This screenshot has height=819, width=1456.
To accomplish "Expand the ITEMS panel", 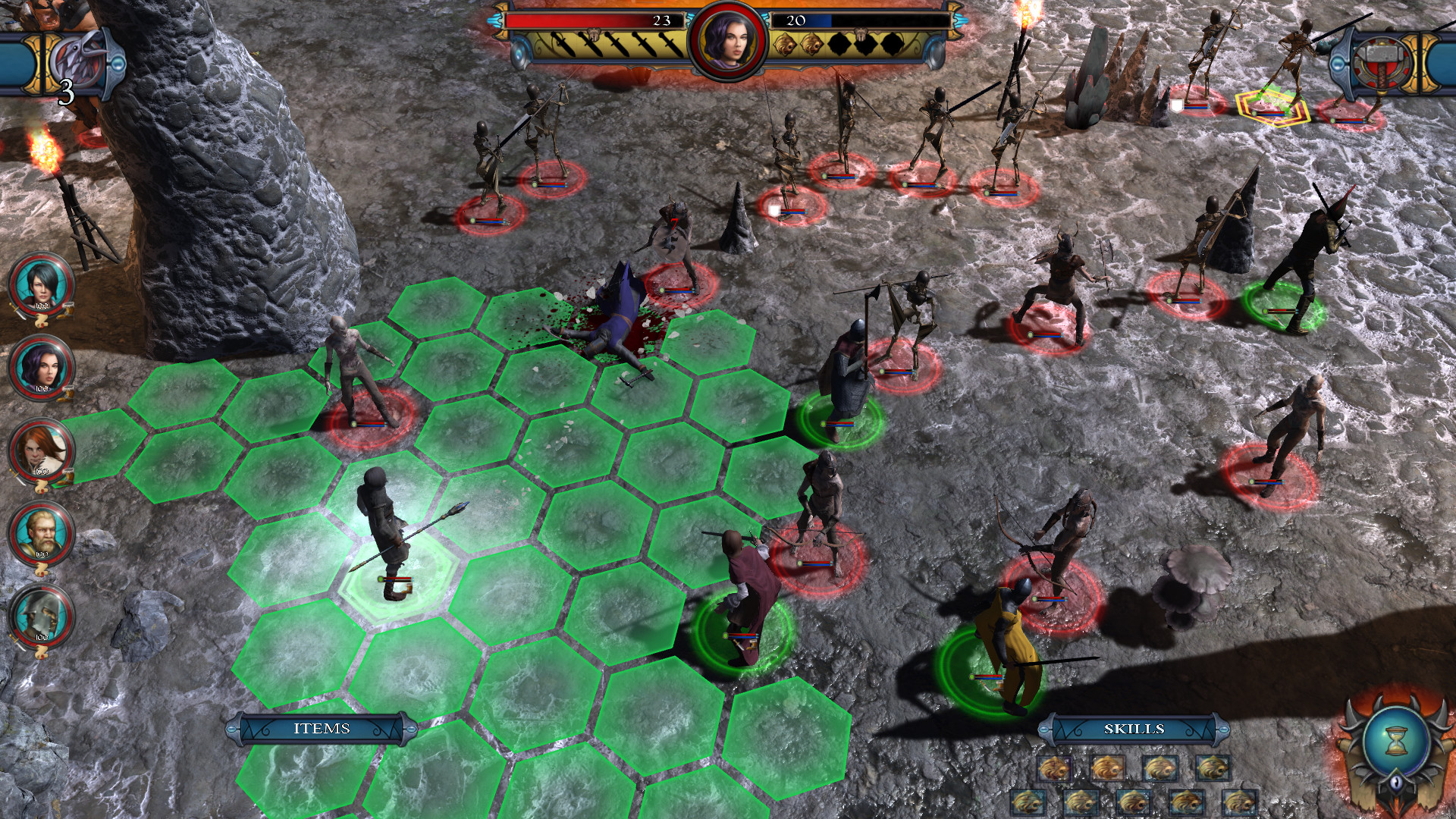I will click(322, 728).
